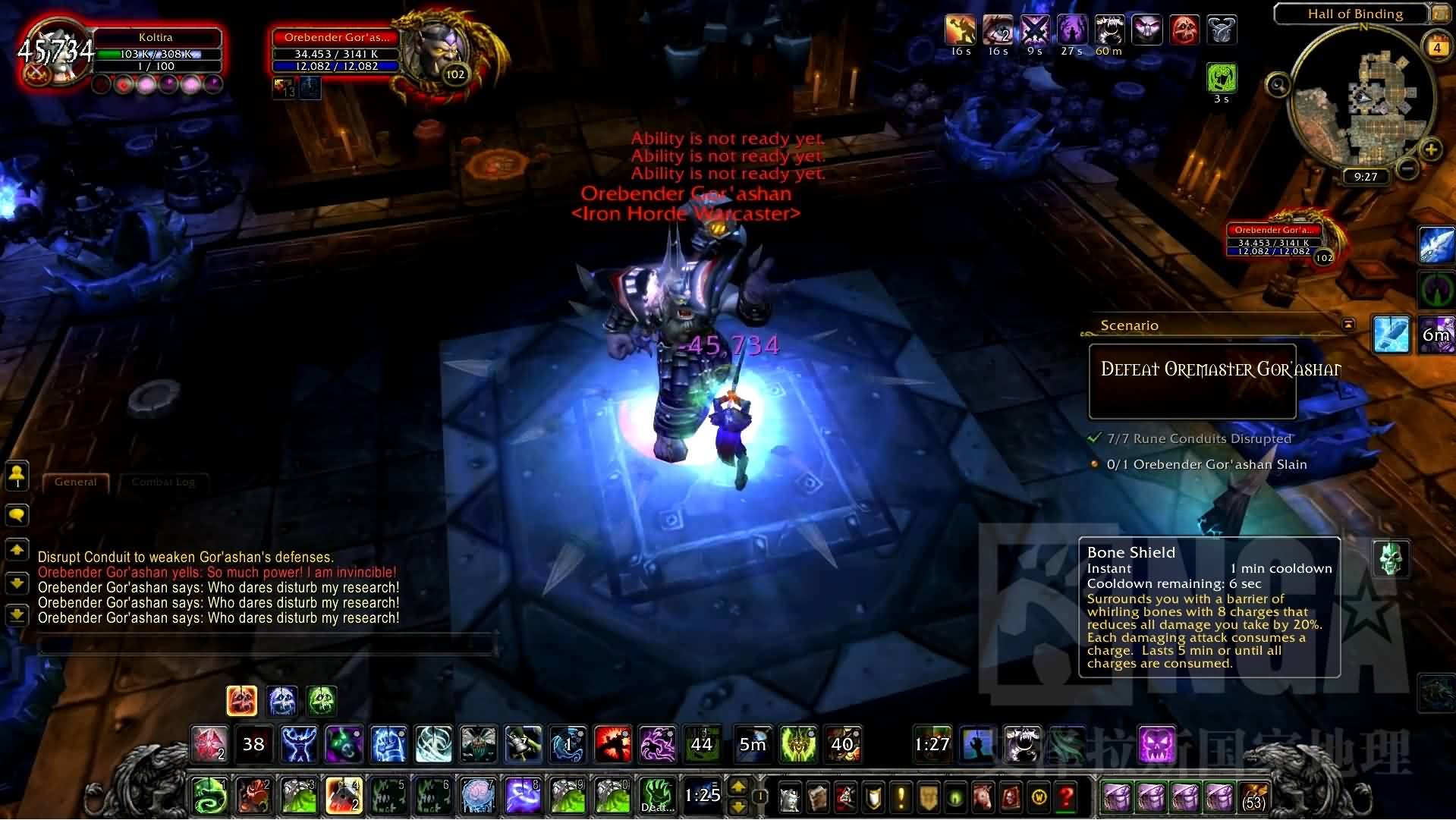Click the Bone Shield skull icon
Screen dimensions: 1456x820
point(1390,558)
